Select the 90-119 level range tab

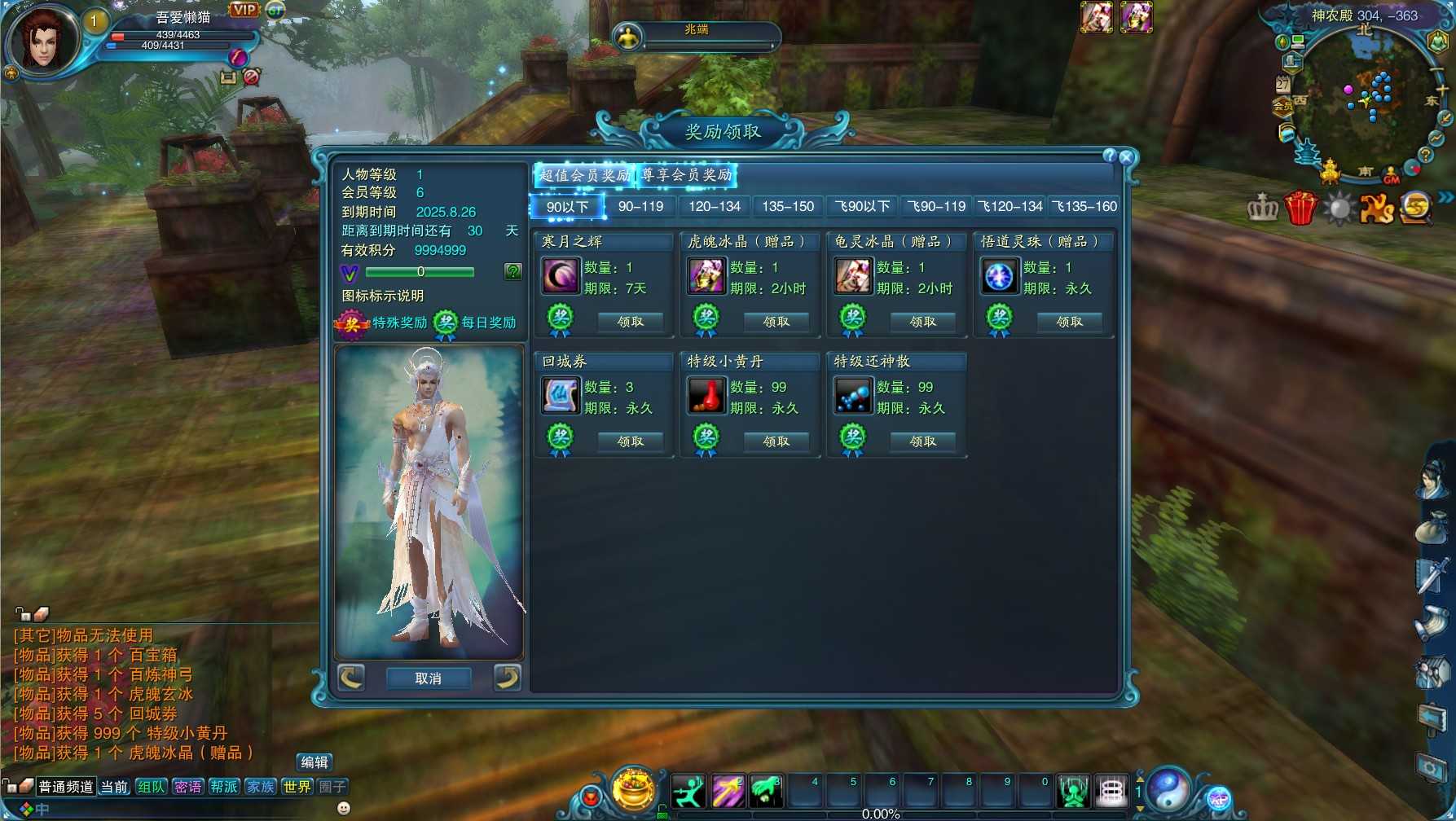click(640, 207)
